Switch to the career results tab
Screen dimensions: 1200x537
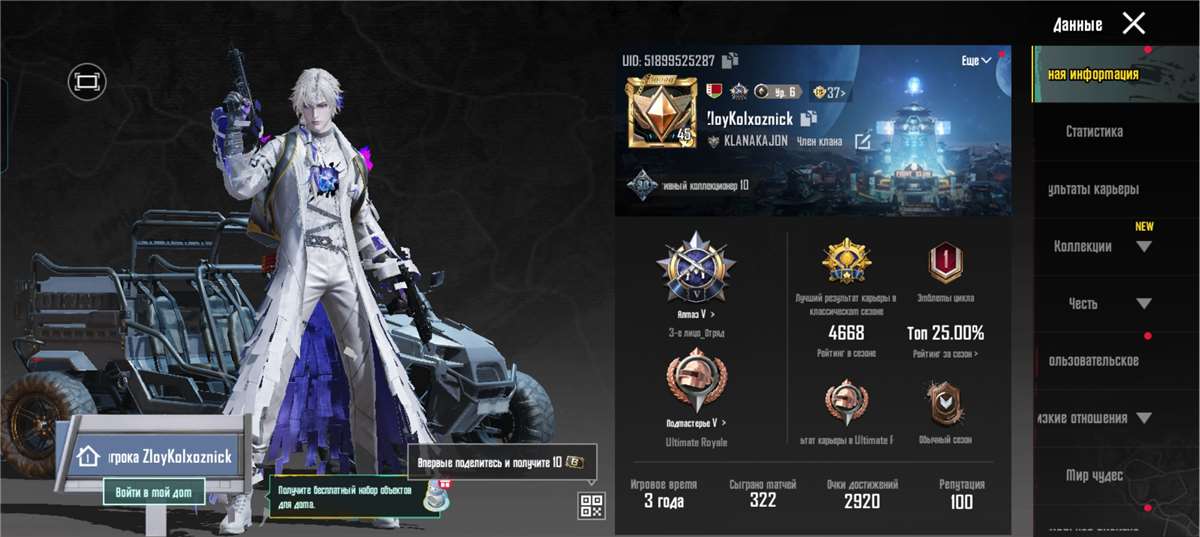pyautogui.click(x=1094, y=189)
